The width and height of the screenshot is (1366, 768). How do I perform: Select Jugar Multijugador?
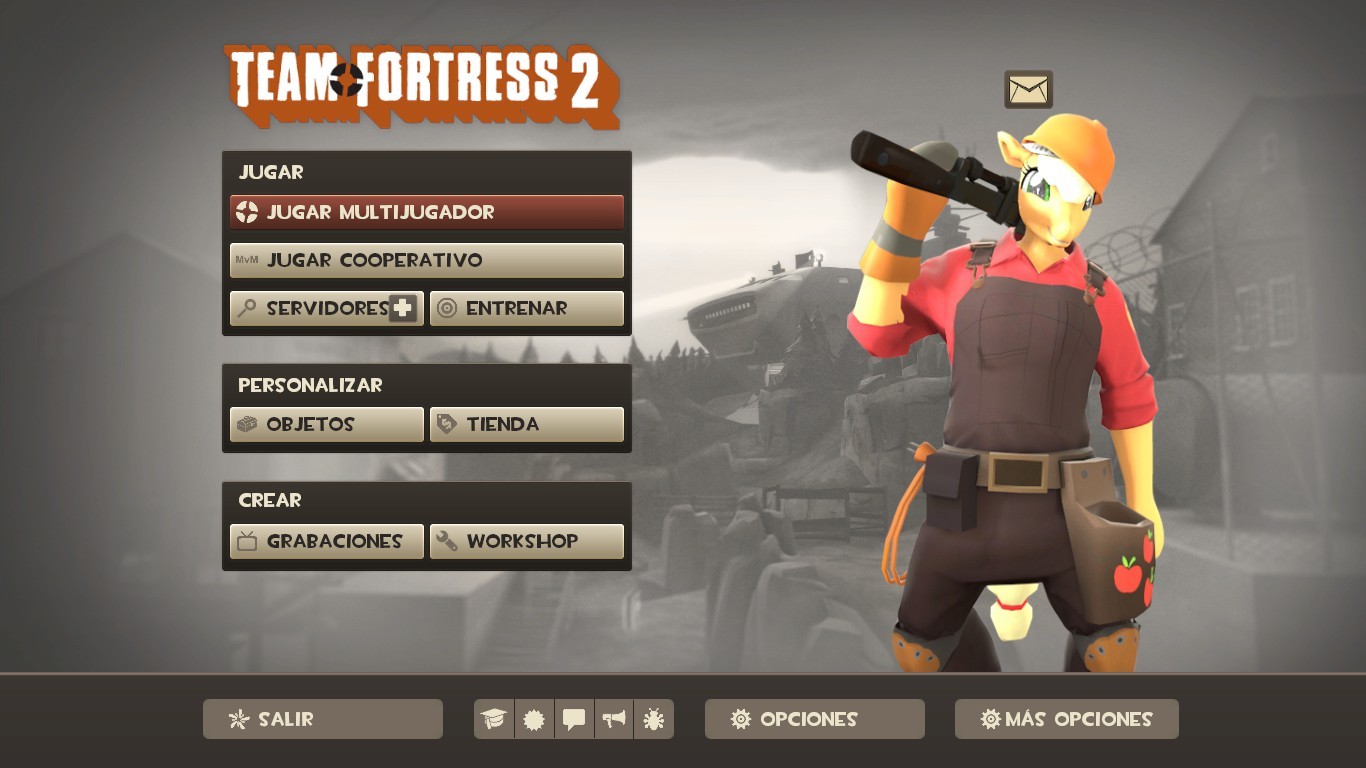pos(426,212)
